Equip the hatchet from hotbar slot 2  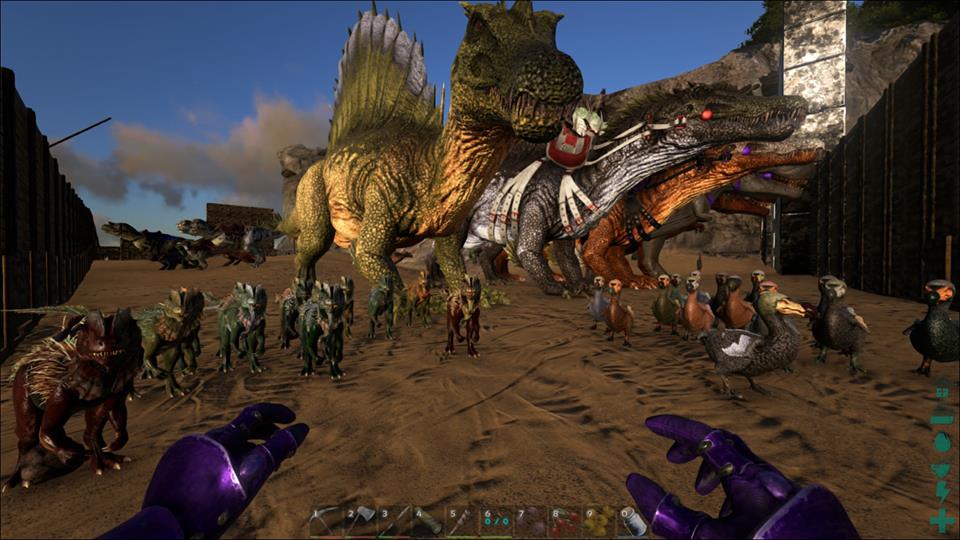coord(360,521)
